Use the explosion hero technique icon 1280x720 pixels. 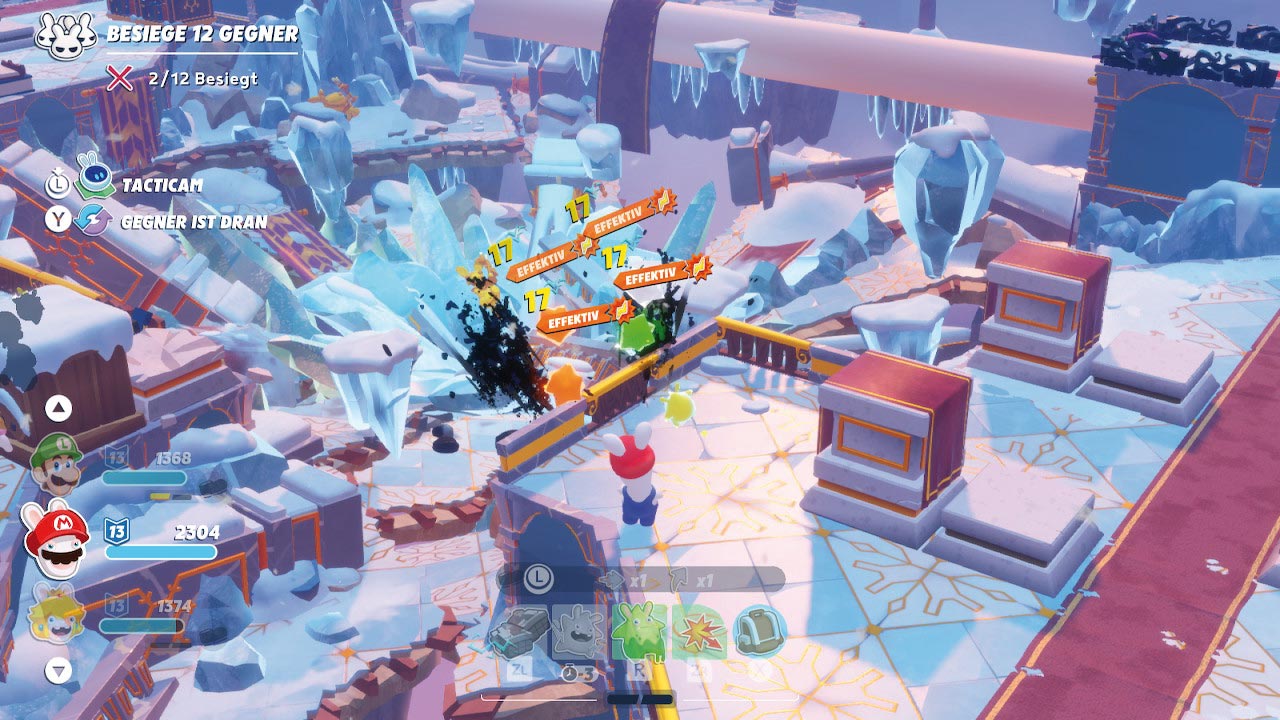click(x=698, y=632)
